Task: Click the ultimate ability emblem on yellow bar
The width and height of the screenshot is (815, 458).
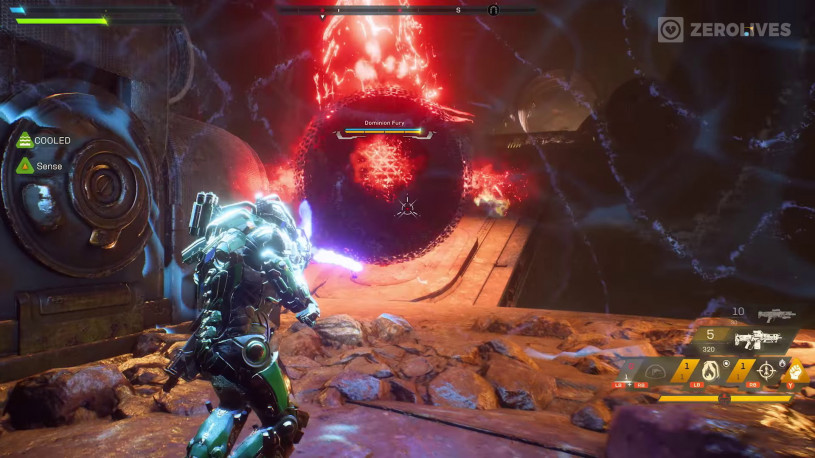Action: 723,398
